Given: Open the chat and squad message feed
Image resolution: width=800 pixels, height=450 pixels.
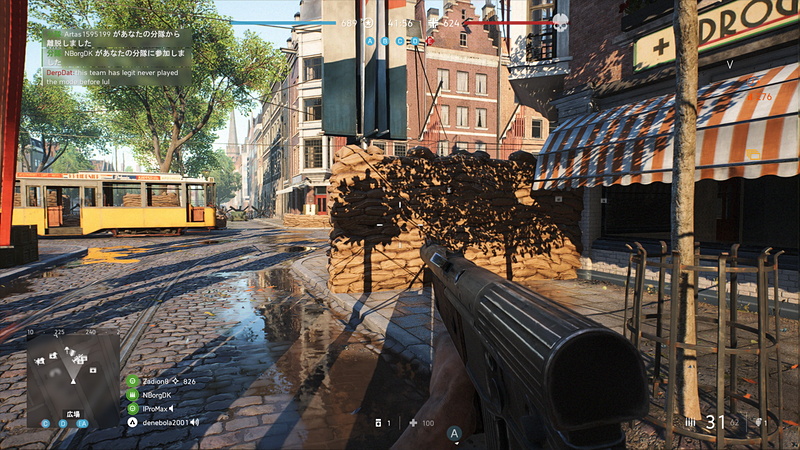Looking at the screenshot, I should coord(116,56).
